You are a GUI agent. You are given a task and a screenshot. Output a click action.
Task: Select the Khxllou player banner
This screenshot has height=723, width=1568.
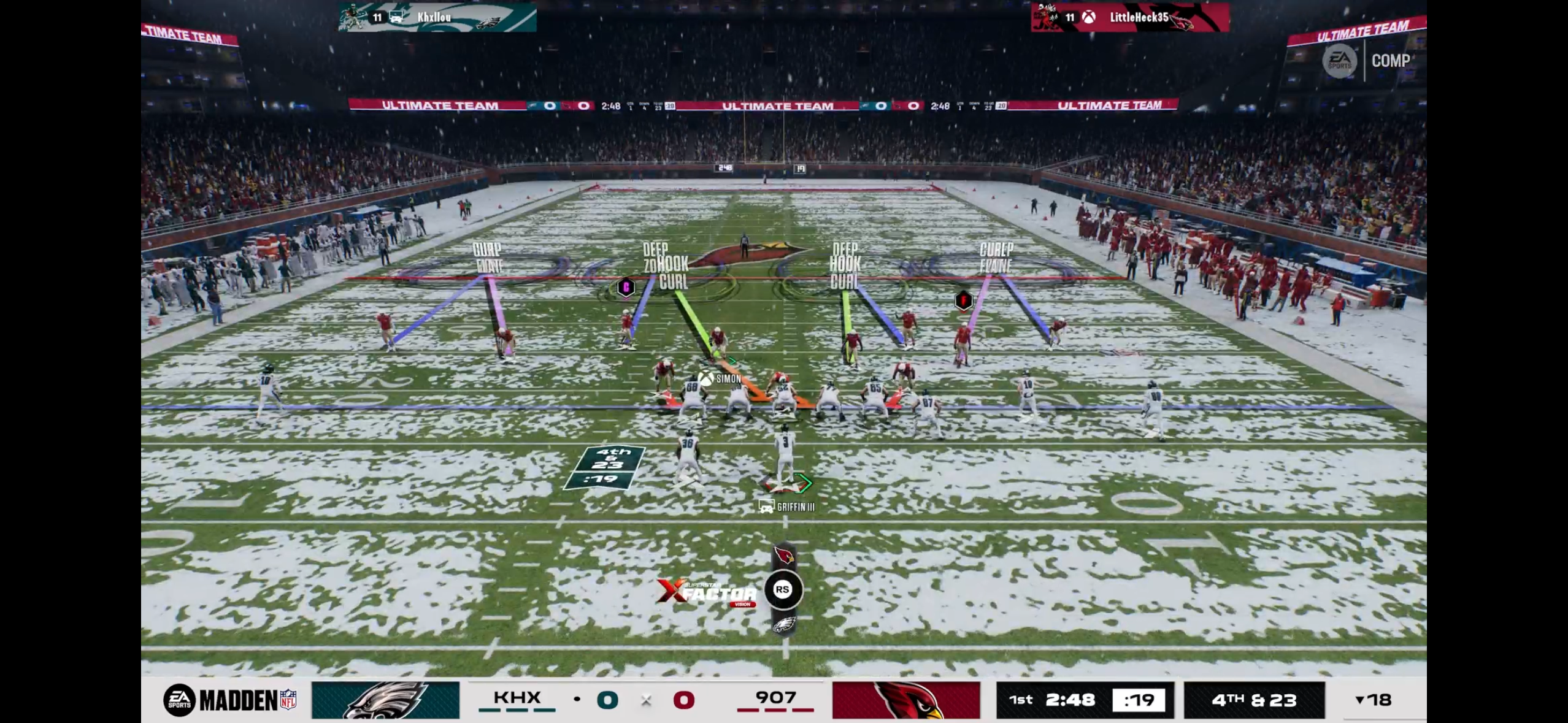tap(437, 17)
